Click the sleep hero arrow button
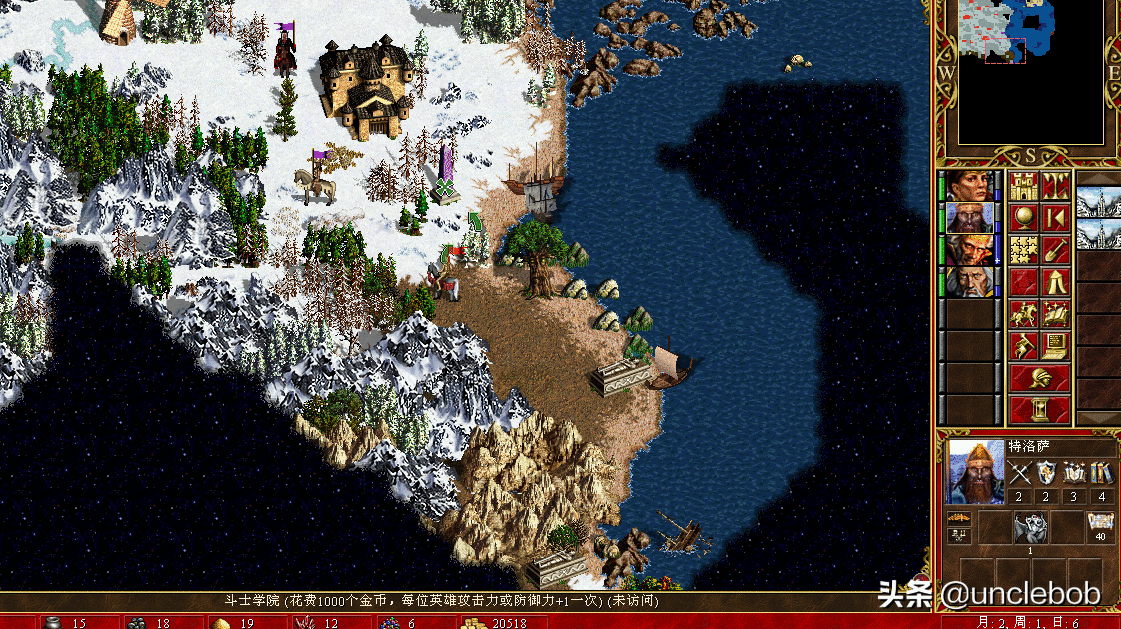Viewport: 1121px width, 629px height. (1056, 218)
